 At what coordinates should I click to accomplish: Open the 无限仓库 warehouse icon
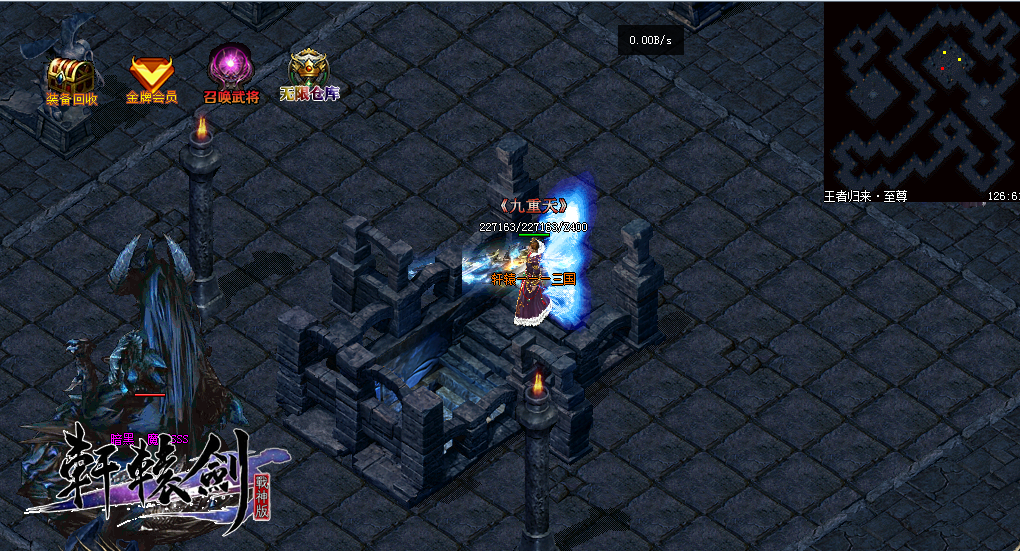(x=310, y=72)
